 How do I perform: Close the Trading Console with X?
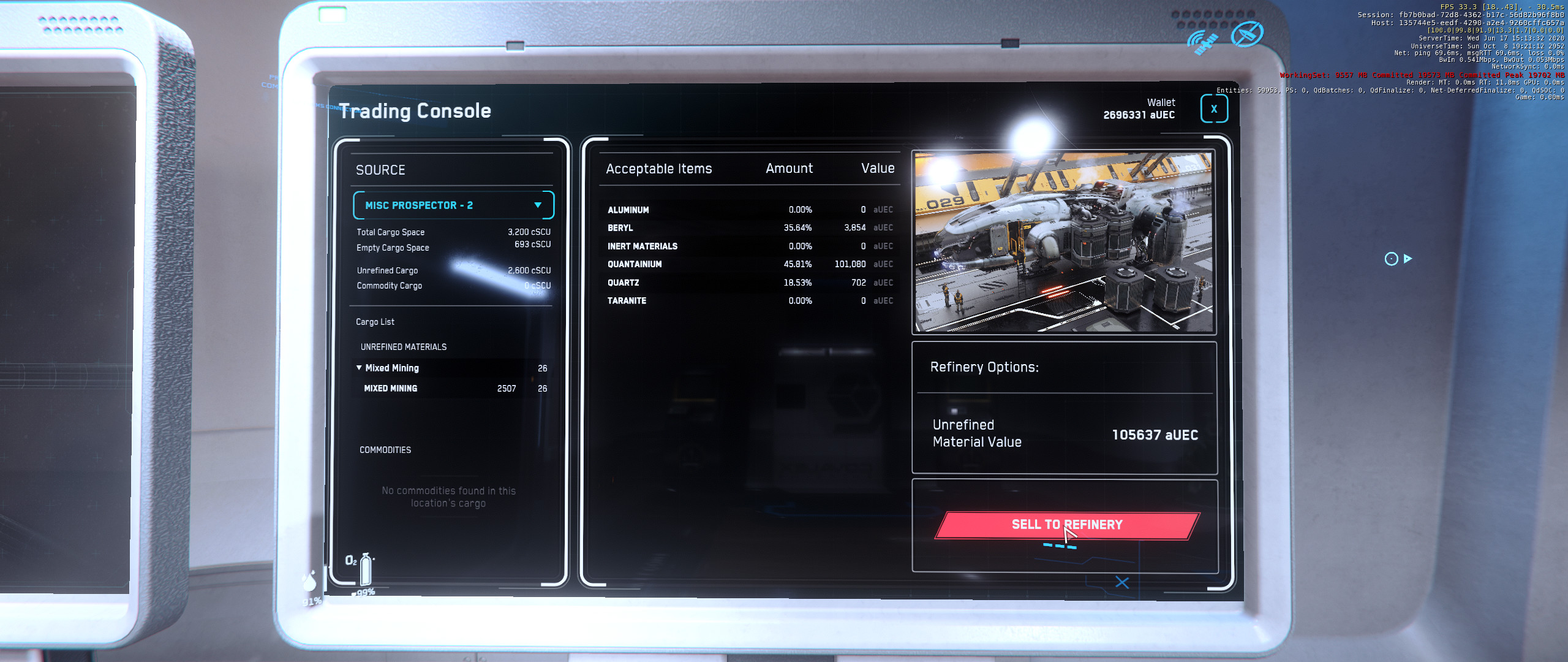[x=1213, y=109]
